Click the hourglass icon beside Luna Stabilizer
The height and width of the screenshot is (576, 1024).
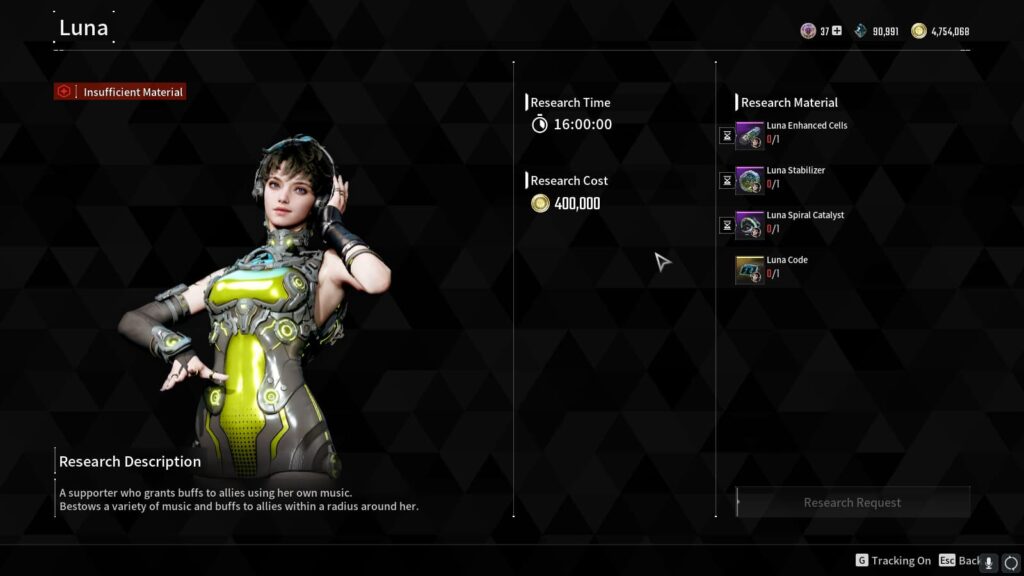[x=727, y=181]
